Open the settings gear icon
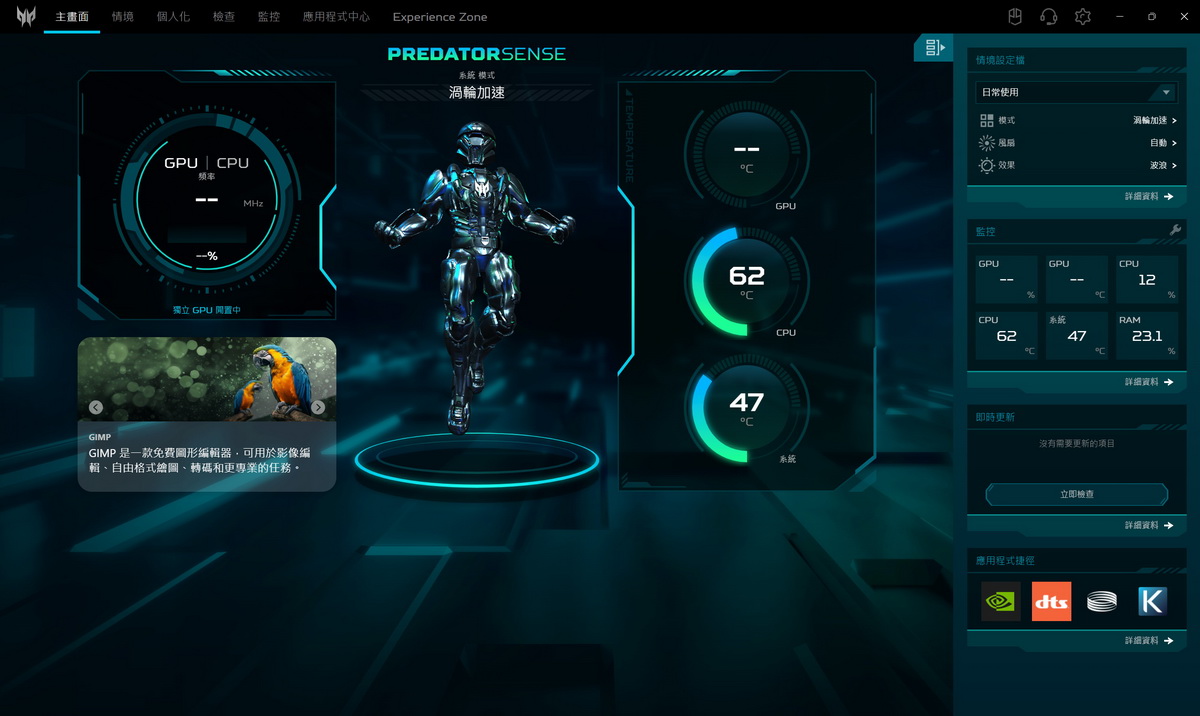The image size is (1200, 716). point(1082,17)
